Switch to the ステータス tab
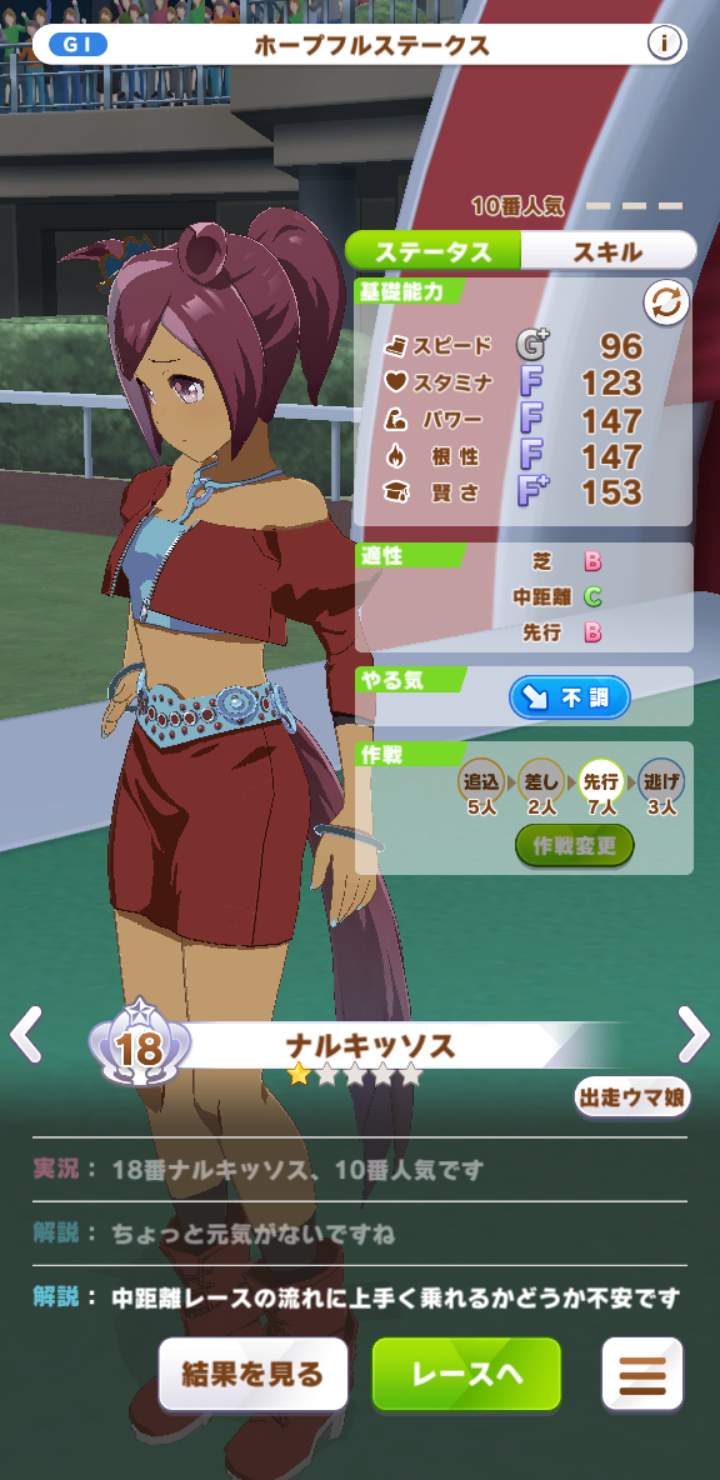The image size is (720, 1480). 434,251
